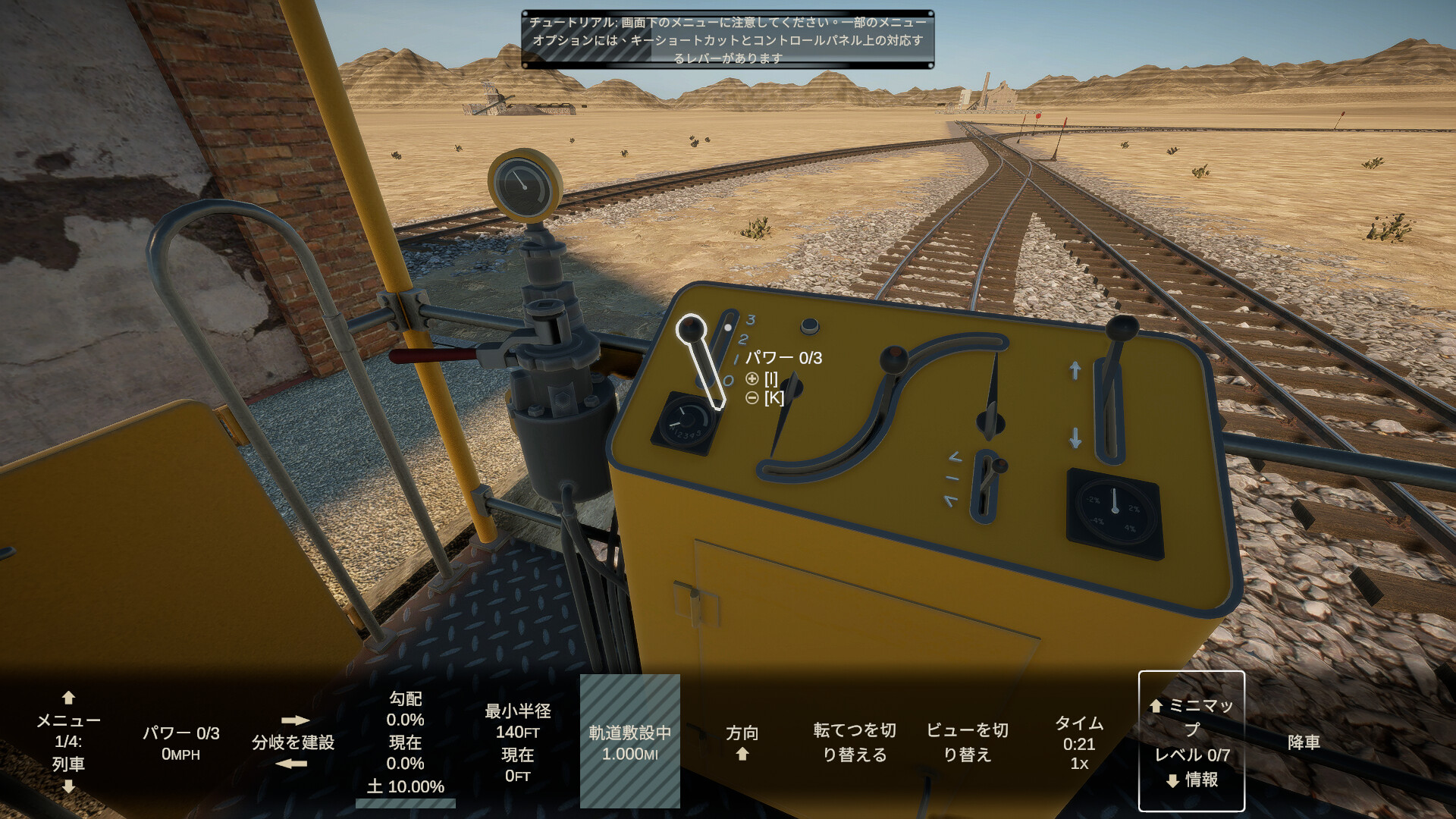Expand the minimap using the ミニマップ up arrow
This screenshot has width=1456, height=819.
[1156, 707]
